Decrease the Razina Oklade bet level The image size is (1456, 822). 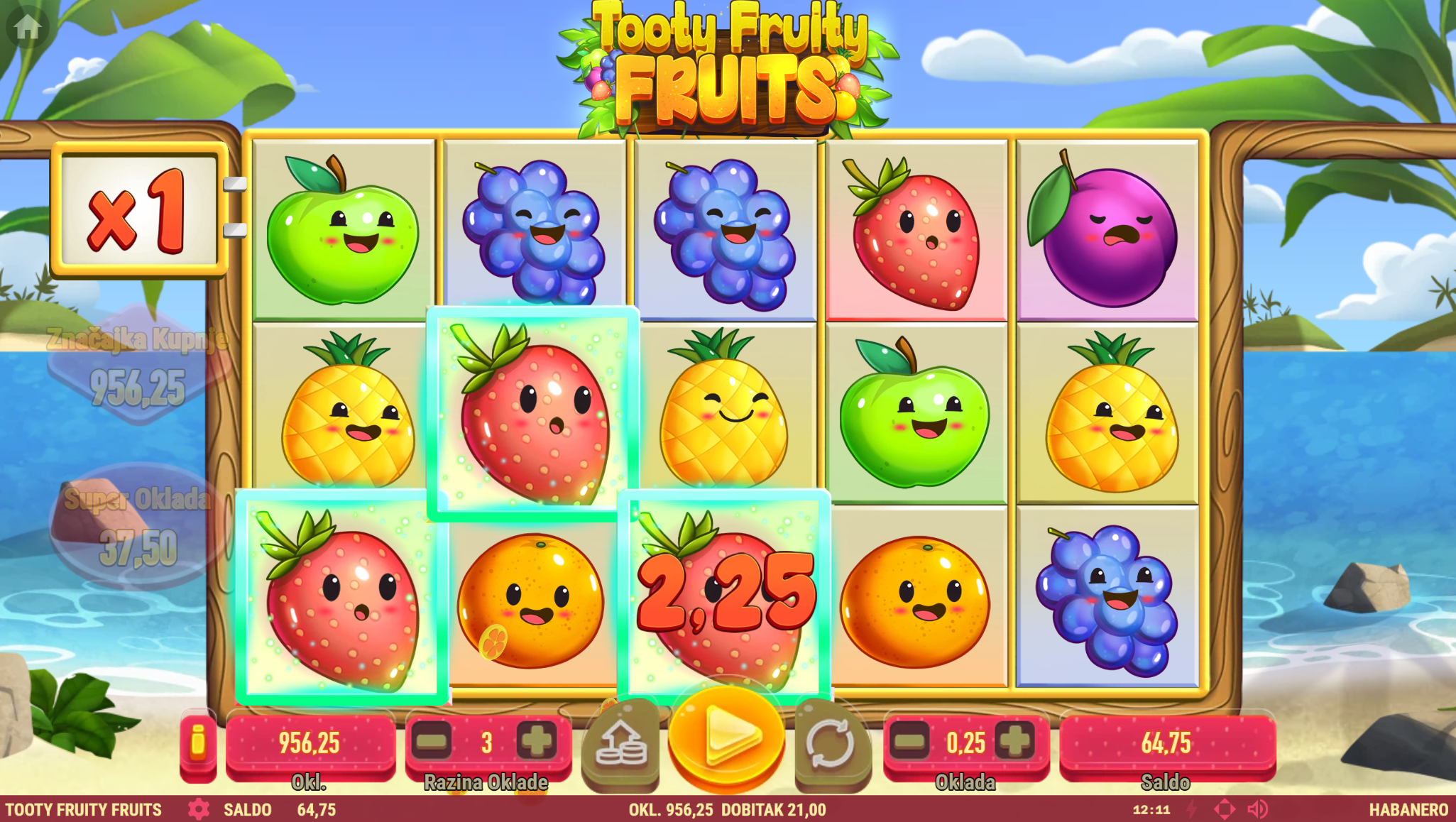(432, 742)
